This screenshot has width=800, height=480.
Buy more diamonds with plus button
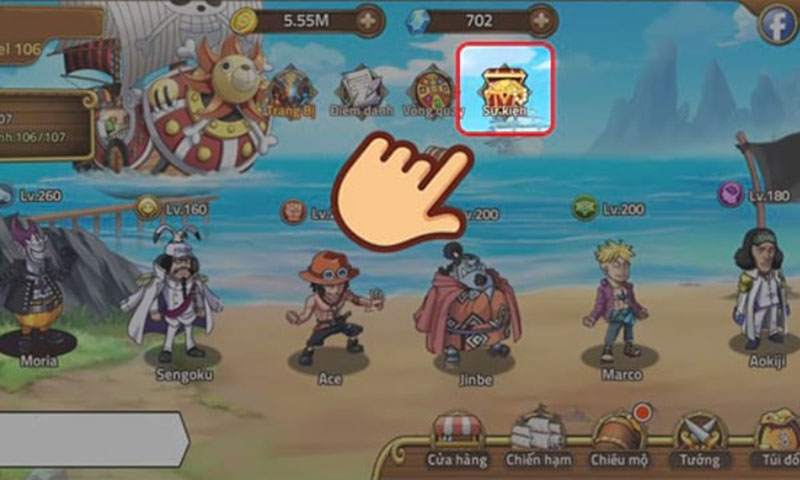[543, 20]
